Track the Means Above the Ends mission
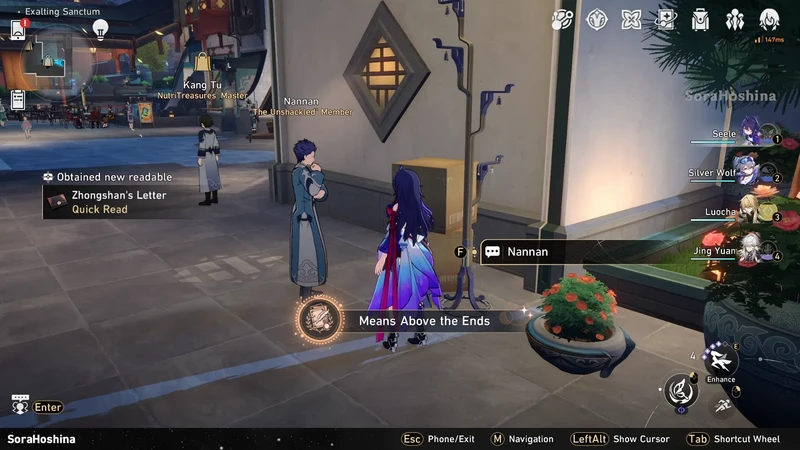This screenshot has width=800, height=450. [x=320, y=321]
